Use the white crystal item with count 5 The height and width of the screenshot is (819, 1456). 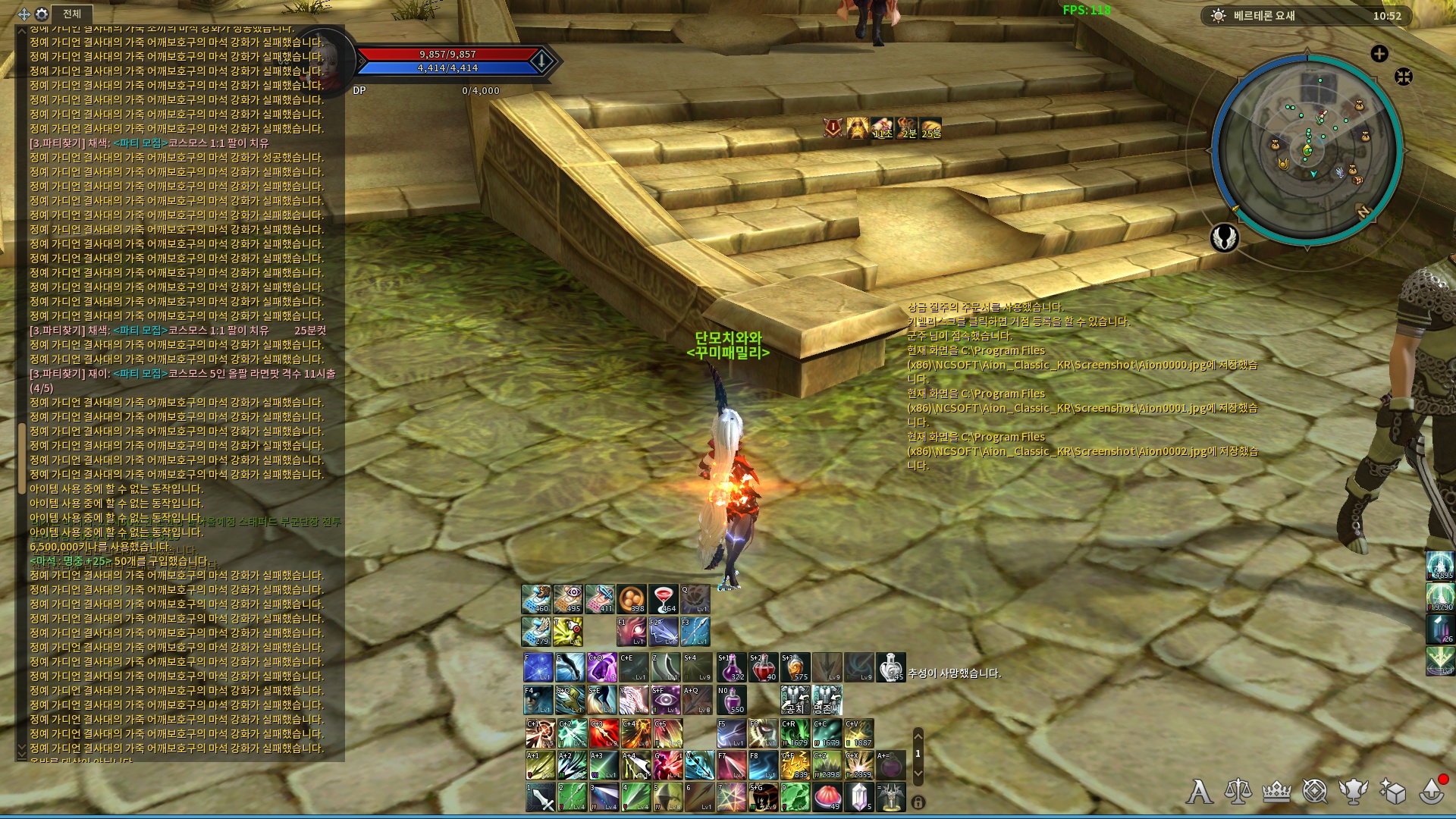point(859,797)
